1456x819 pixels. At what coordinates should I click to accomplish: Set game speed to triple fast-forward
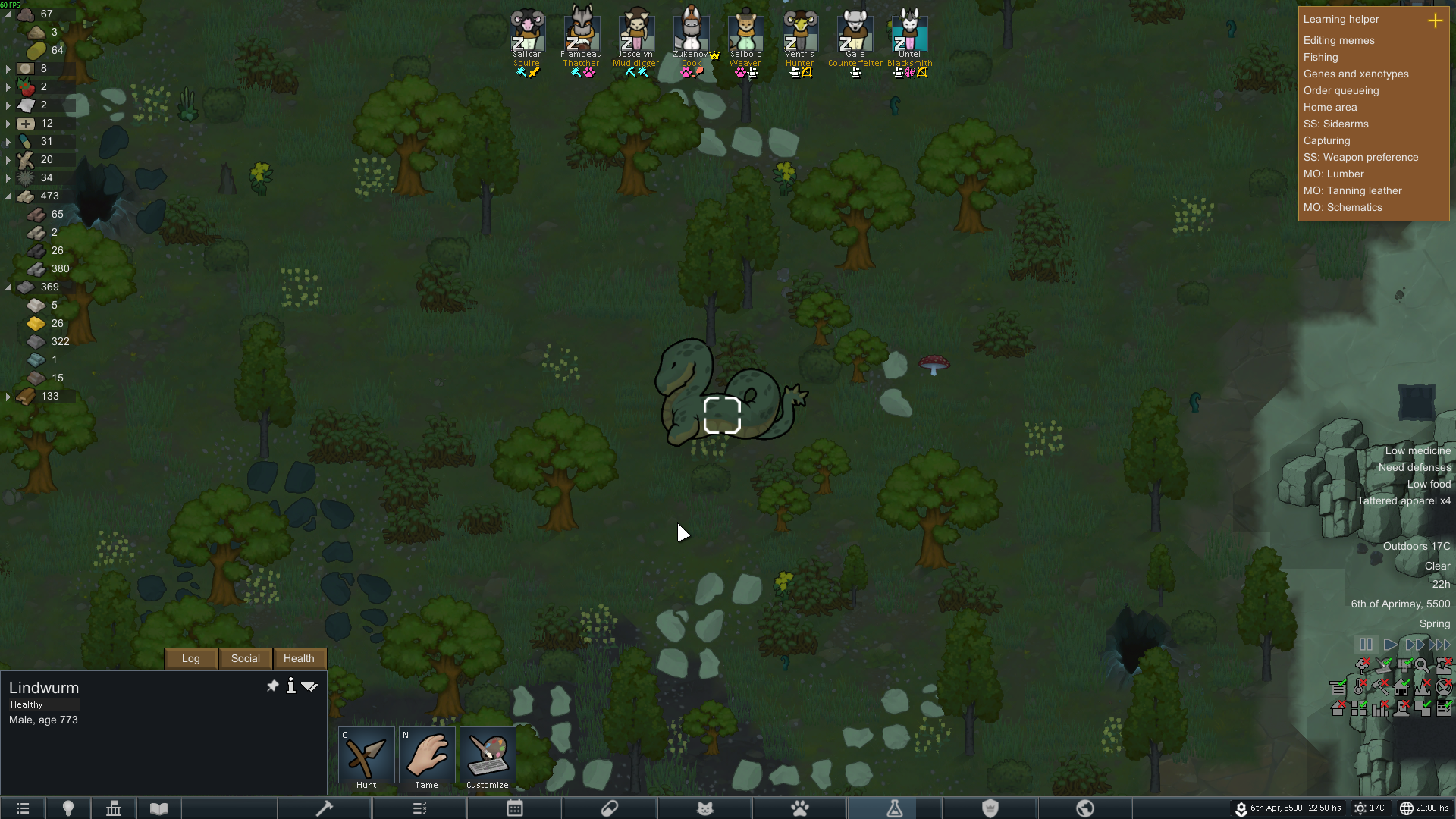click(x=1439, y=644)
